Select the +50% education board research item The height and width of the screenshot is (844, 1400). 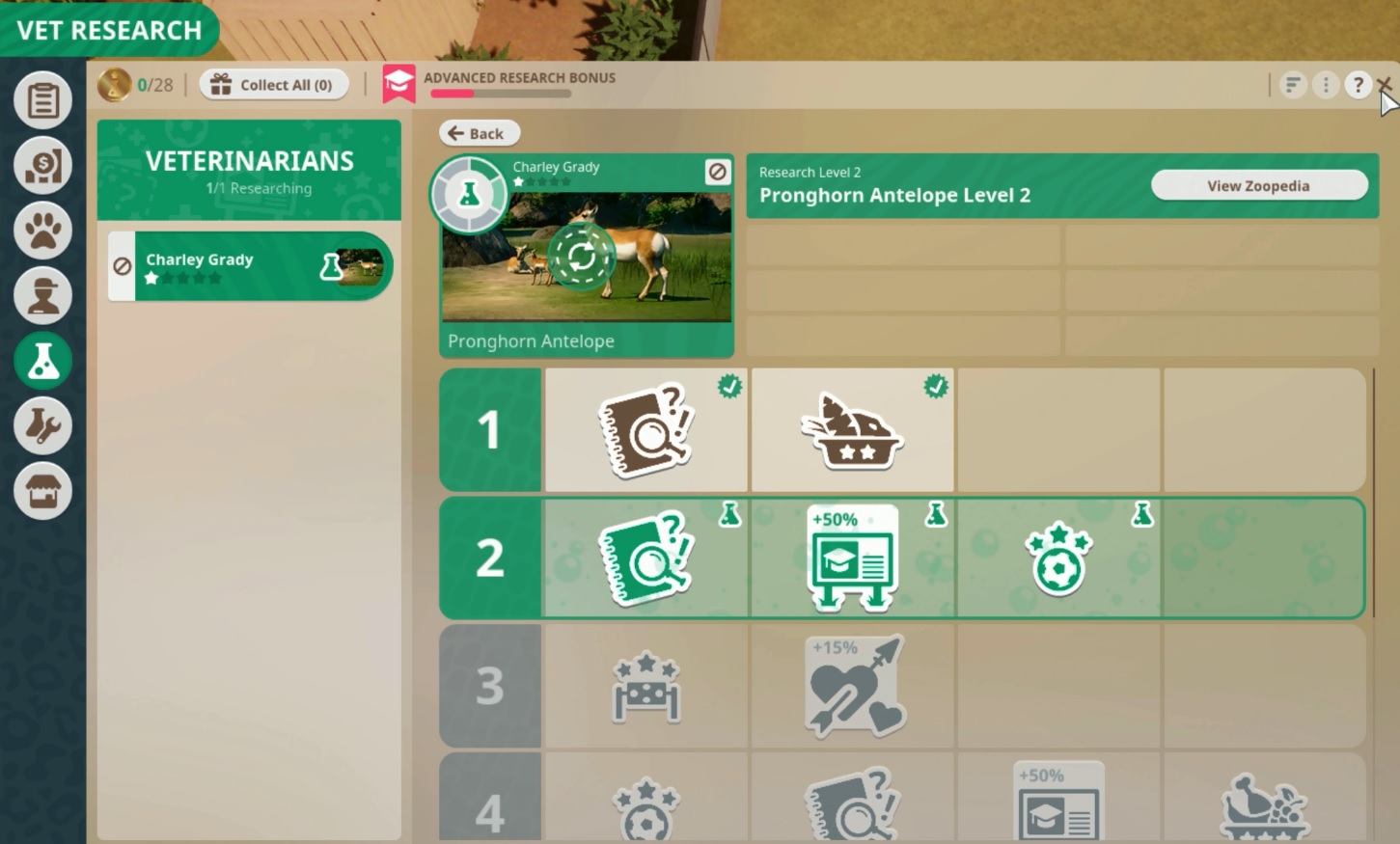(x=850, y=558)
